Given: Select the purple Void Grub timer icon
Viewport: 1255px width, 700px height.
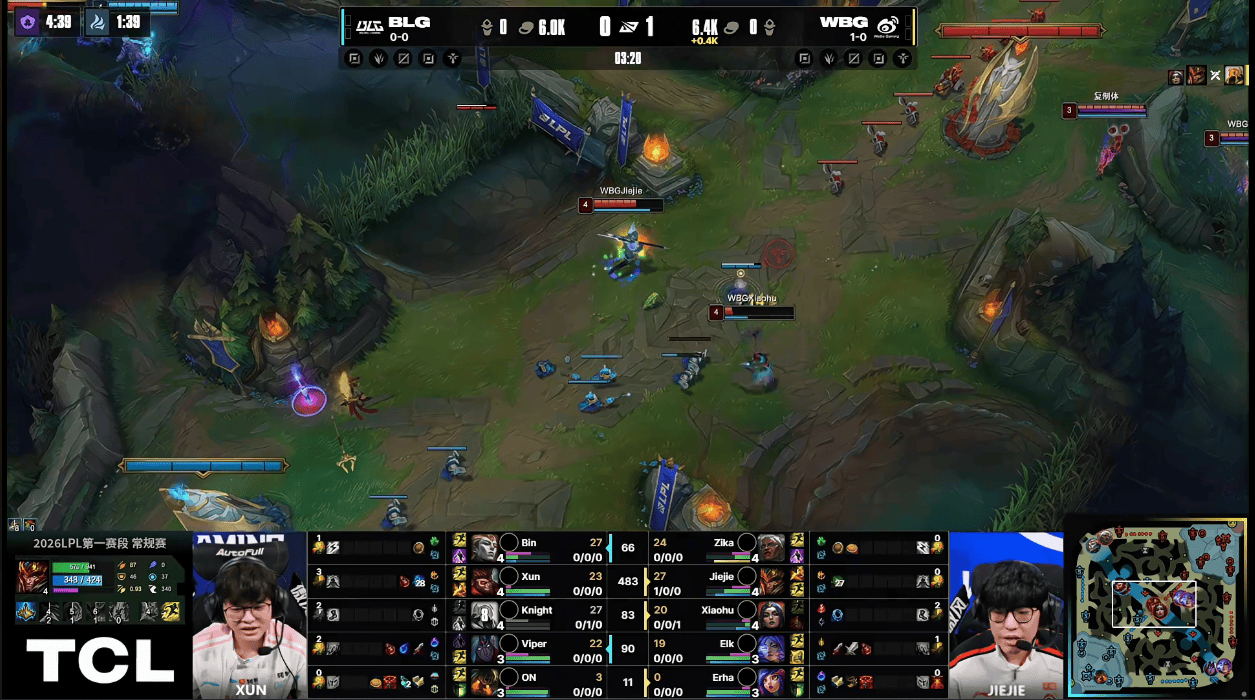Looking at the screenshot, I should (28, 22).
